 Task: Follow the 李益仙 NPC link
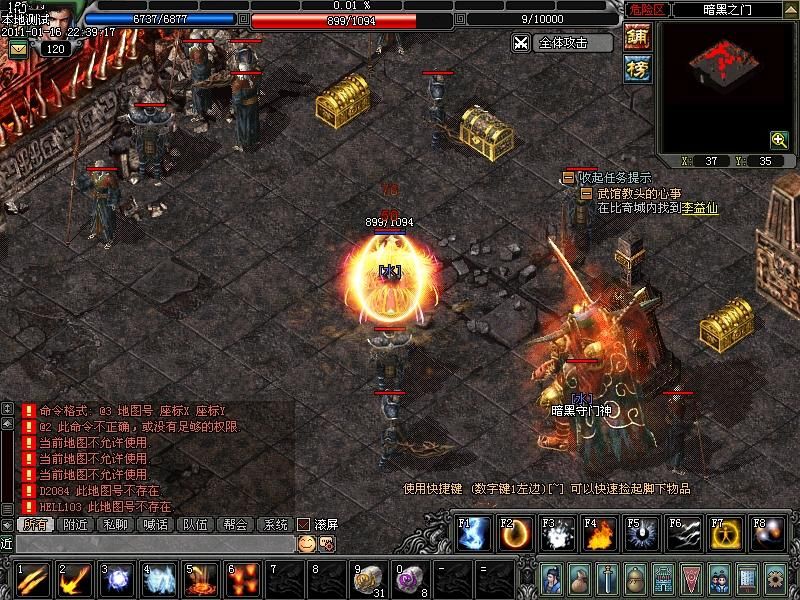pos(699,208)
